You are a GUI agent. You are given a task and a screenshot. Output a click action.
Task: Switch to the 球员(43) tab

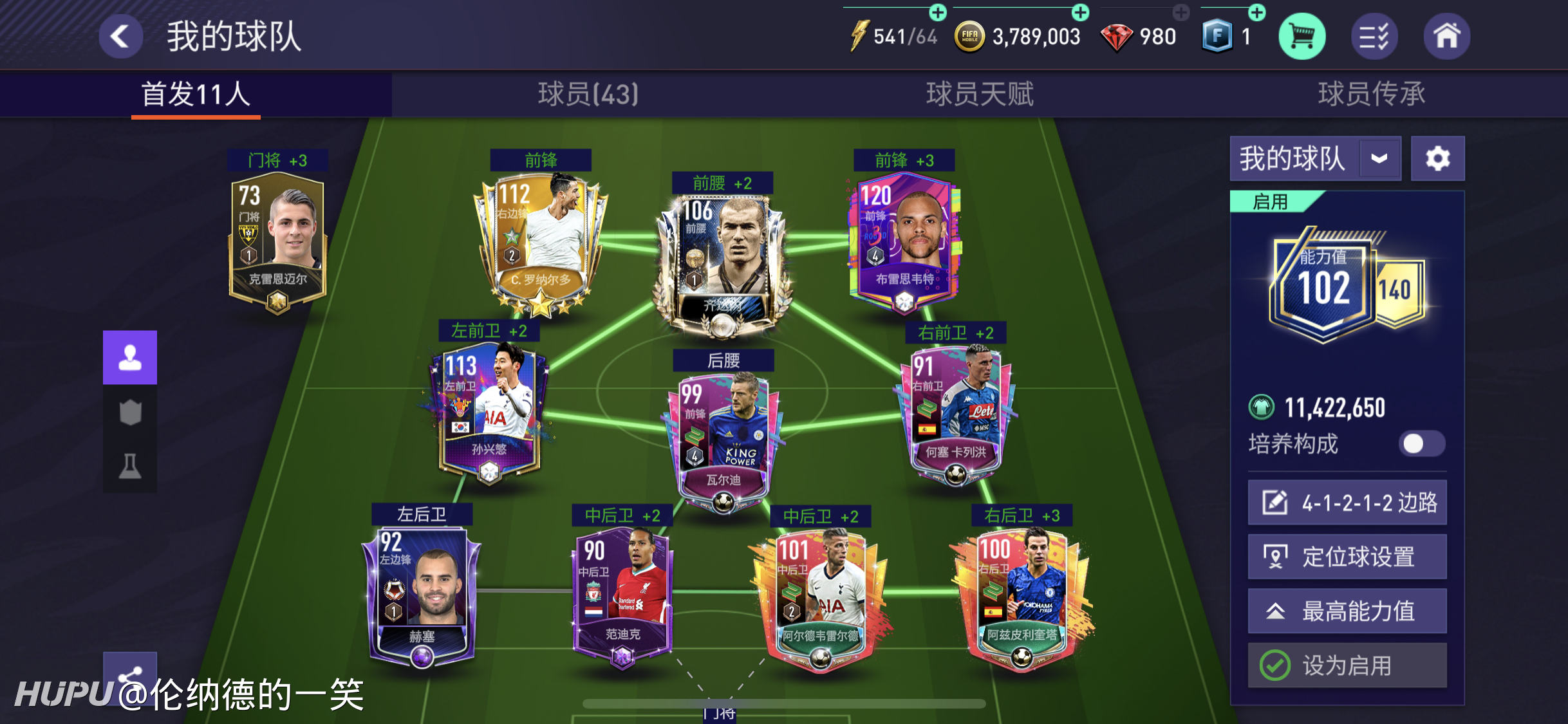588,94
